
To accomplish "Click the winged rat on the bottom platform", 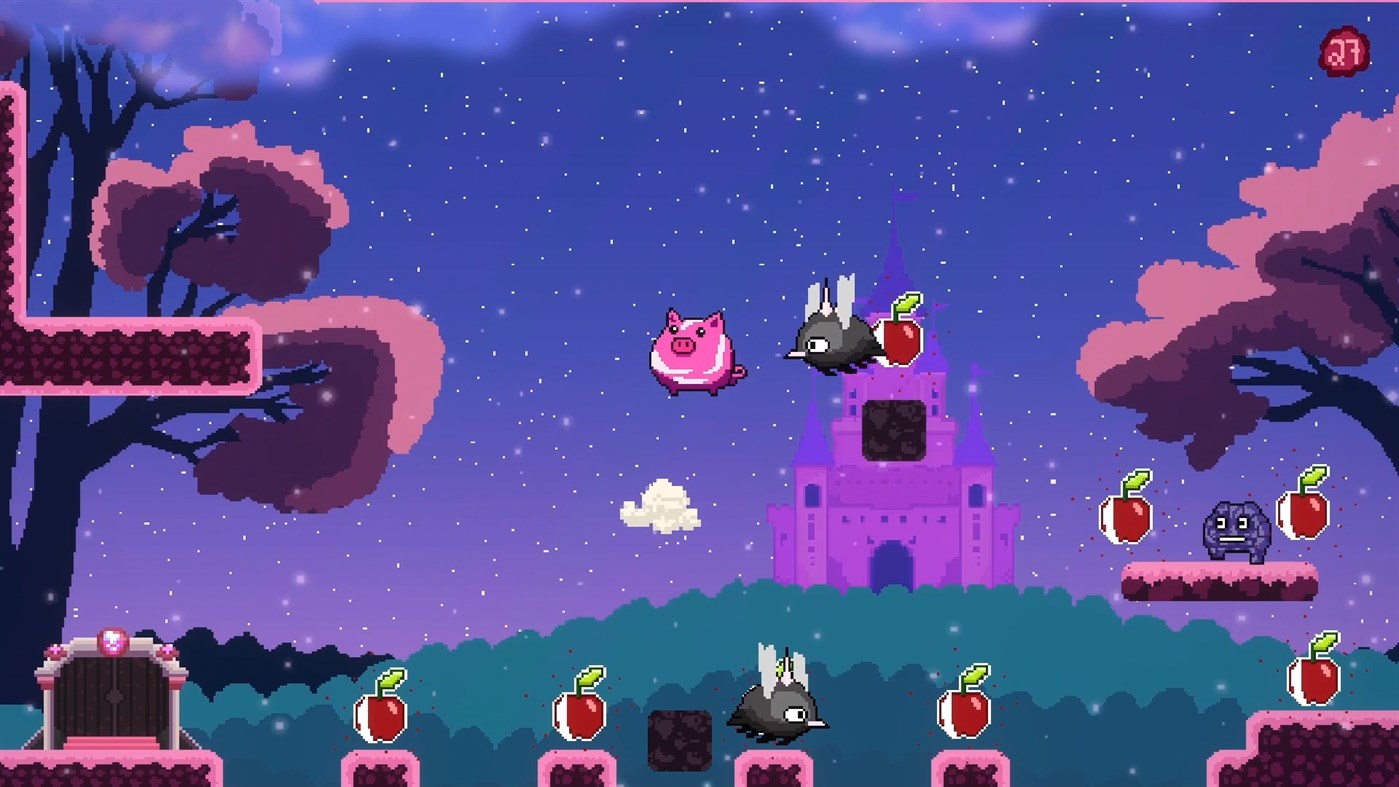I will click(x=775, y=710).
